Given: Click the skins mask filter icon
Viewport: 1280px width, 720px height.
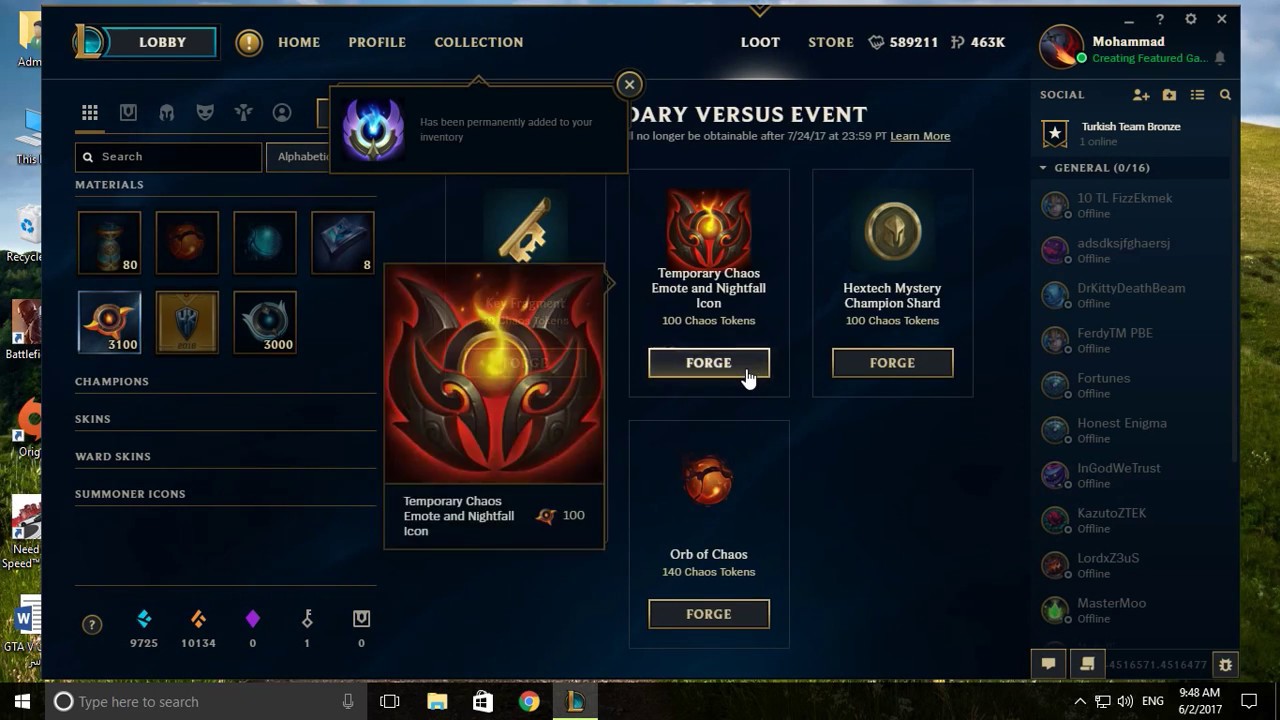Looking at the screenshot, I should pyautogui.click(x=206, y=113).
